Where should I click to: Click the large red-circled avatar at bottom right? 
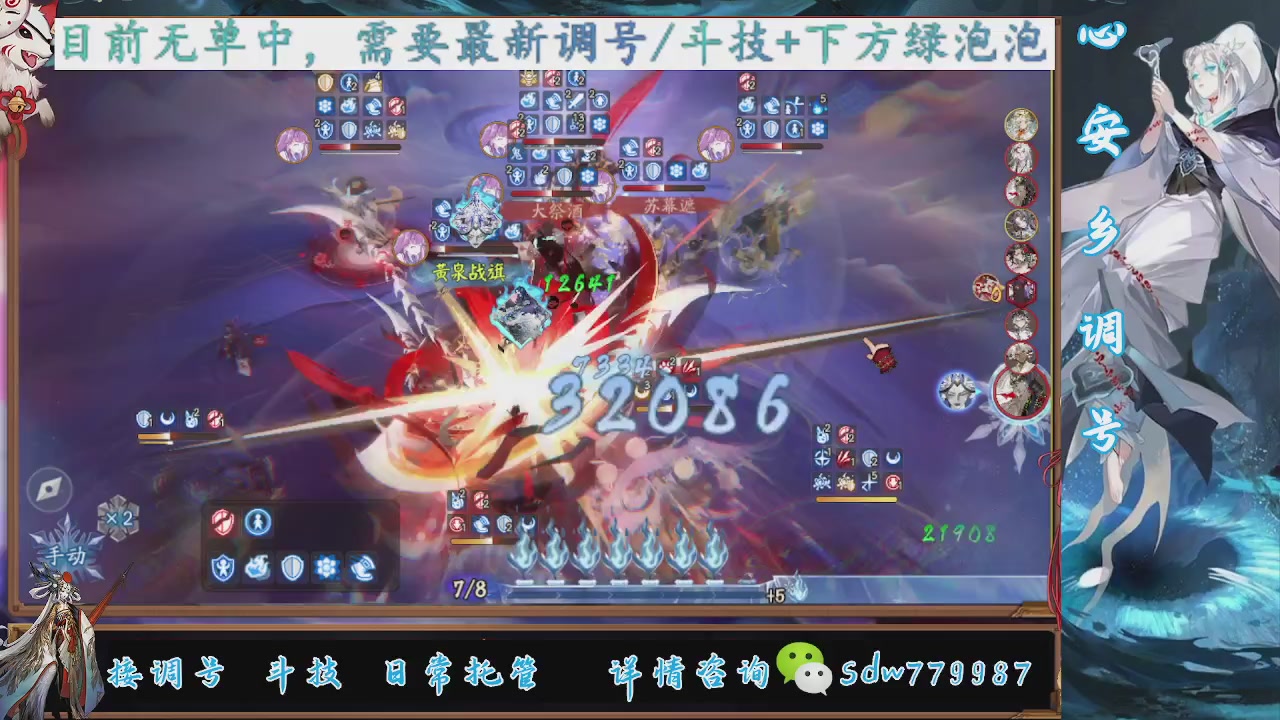[1022, 393]
